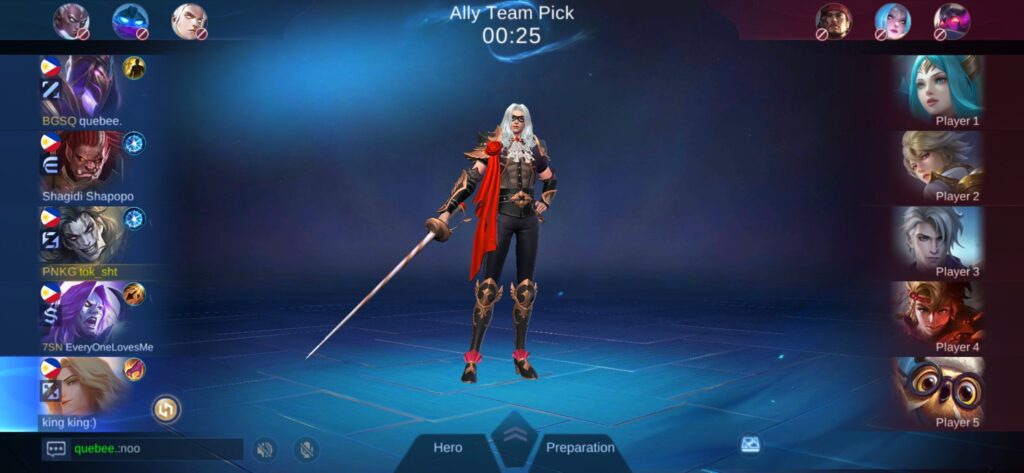Toggle the muted speaker icon

click(264, 449)
